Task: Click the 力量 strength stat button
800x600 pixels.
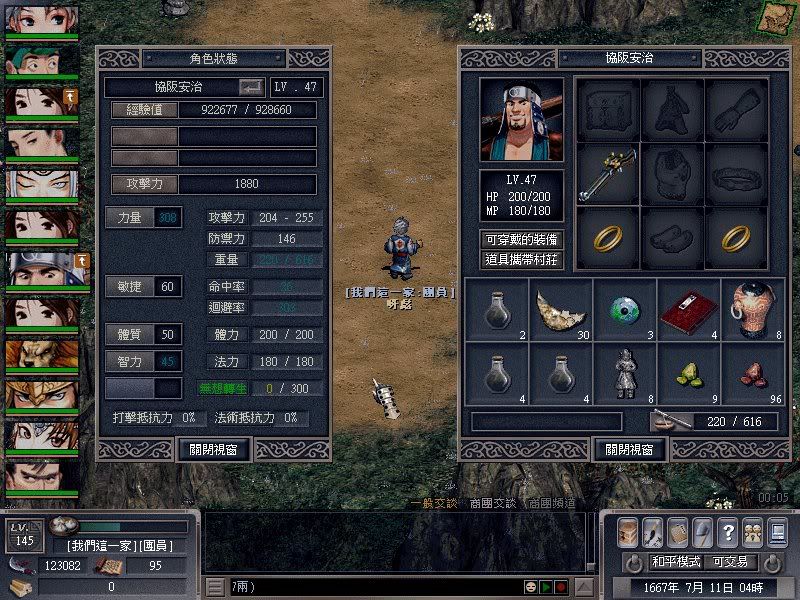Action: click(x=131, y=216)
